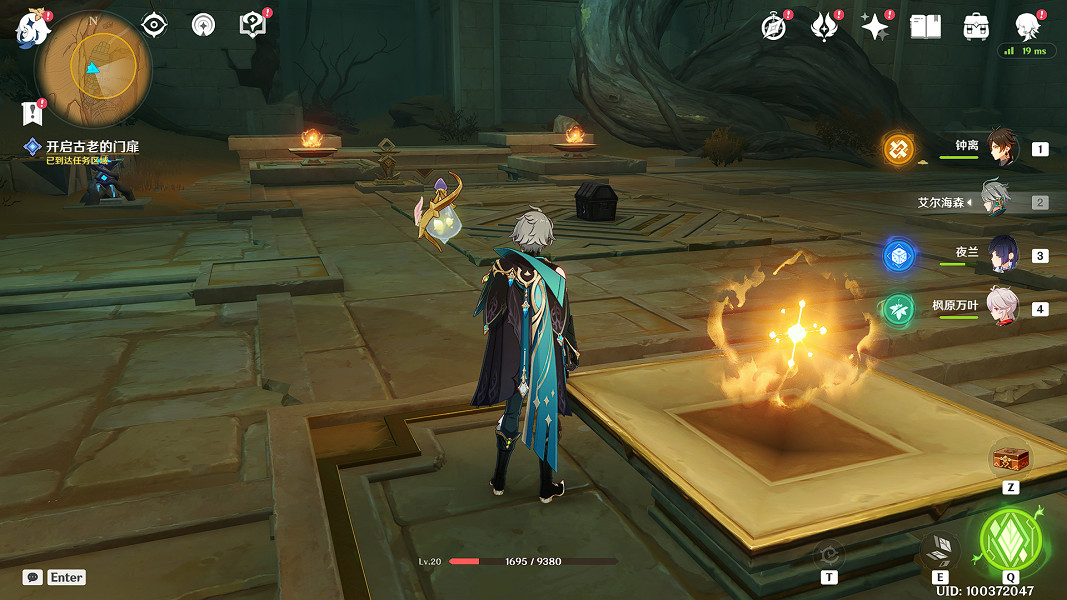Use the treasure chest gadget
The height and width of the screenshot is (600, 1067).
(x=1010, y=460)
